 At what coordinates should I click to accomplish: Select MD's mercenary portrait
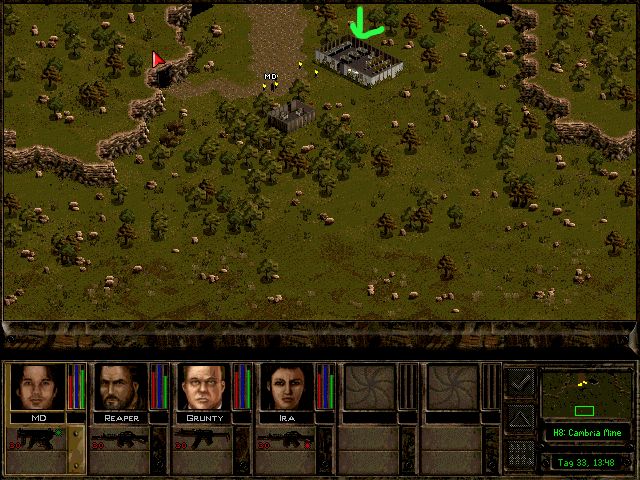[38, 386]
